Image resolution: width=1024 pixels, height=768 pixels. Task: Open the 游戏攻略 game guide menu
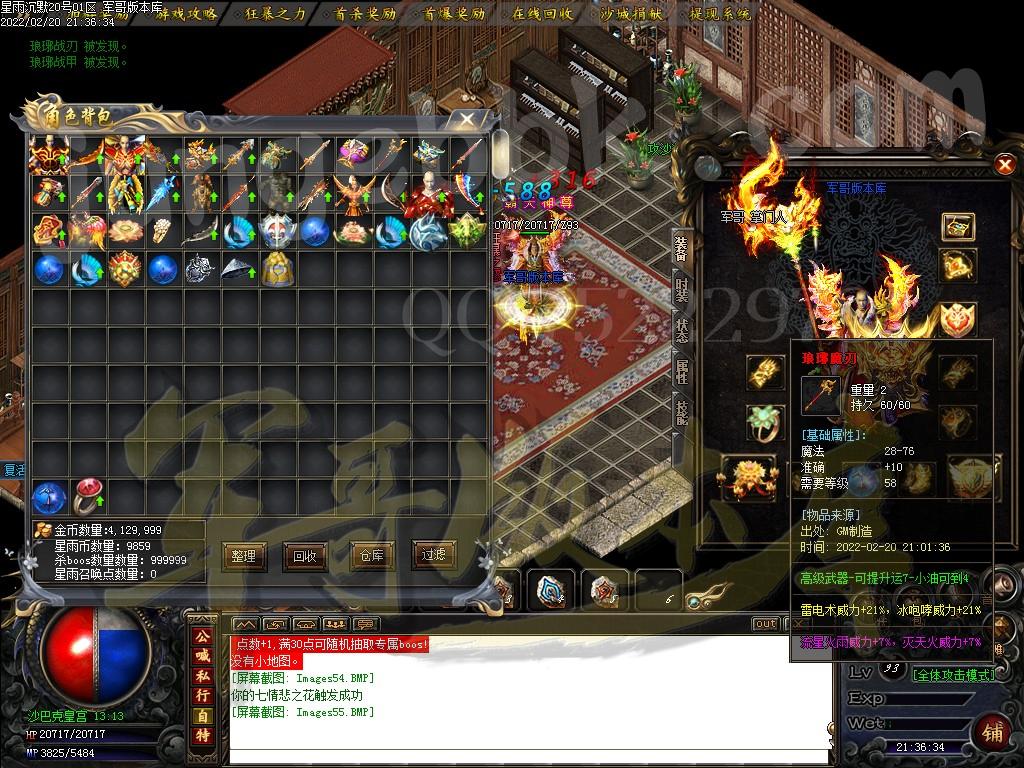coord(186,14)
